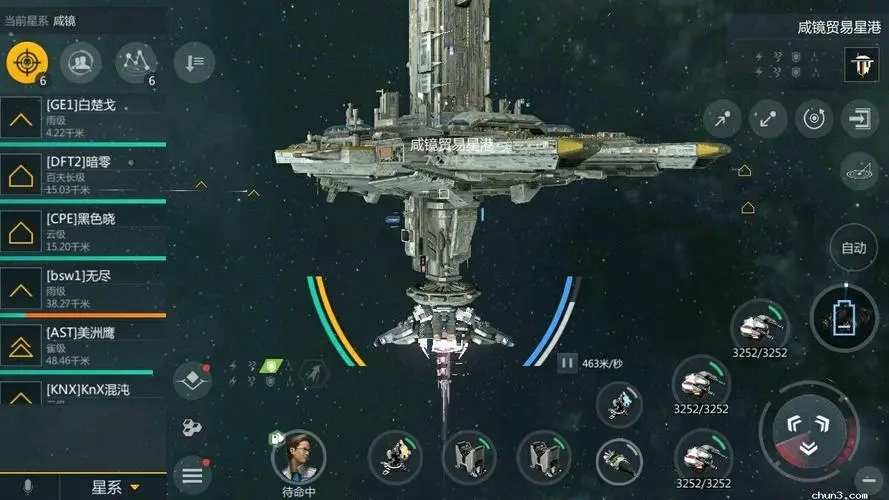Open the capacitor battery ship status
The width and height of the screenshot is (889, 500).
(x=843, y=318)
